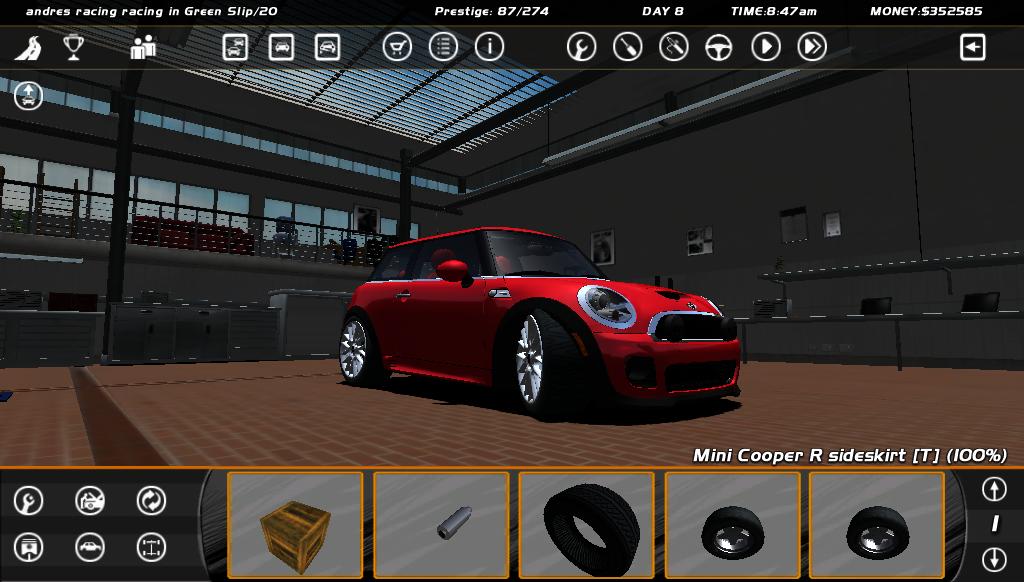Click the fast-forward double arrow
The height and width of the screenshot is (582, 1024).
pos(812,47)
